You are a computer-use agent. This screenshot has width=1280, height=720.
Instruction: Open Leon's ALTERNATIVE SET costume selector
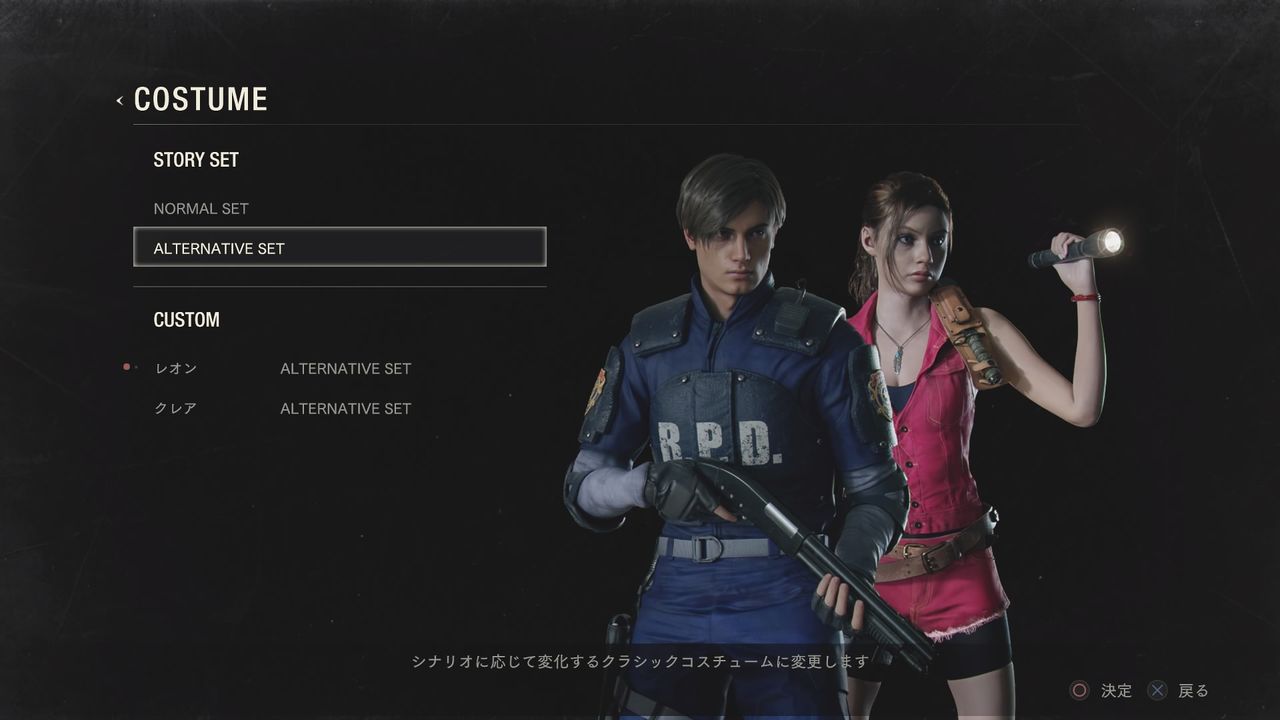(x=345, y=368)
